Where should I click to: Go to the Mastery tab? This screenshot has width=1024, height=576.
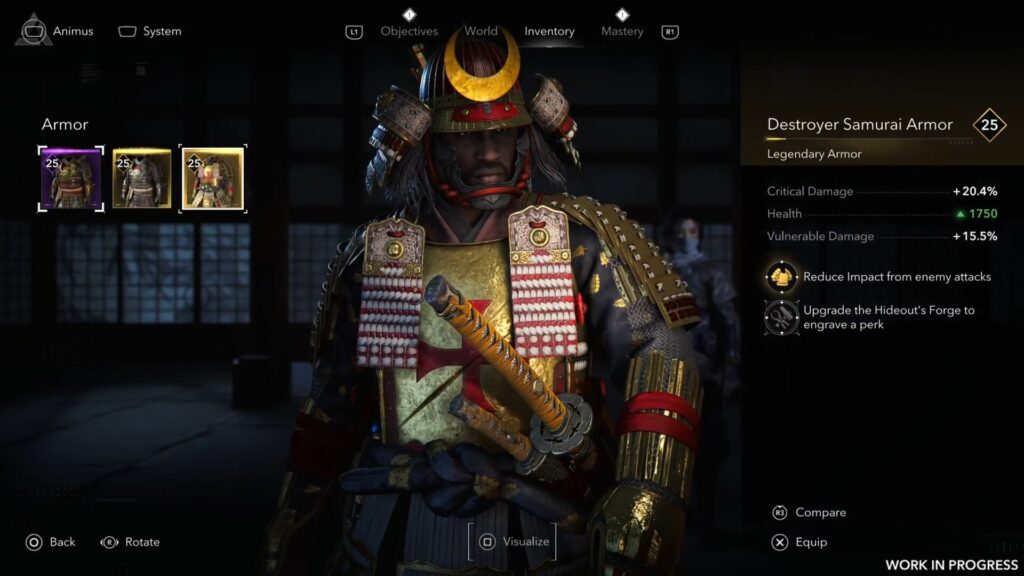tap(622, 31)
